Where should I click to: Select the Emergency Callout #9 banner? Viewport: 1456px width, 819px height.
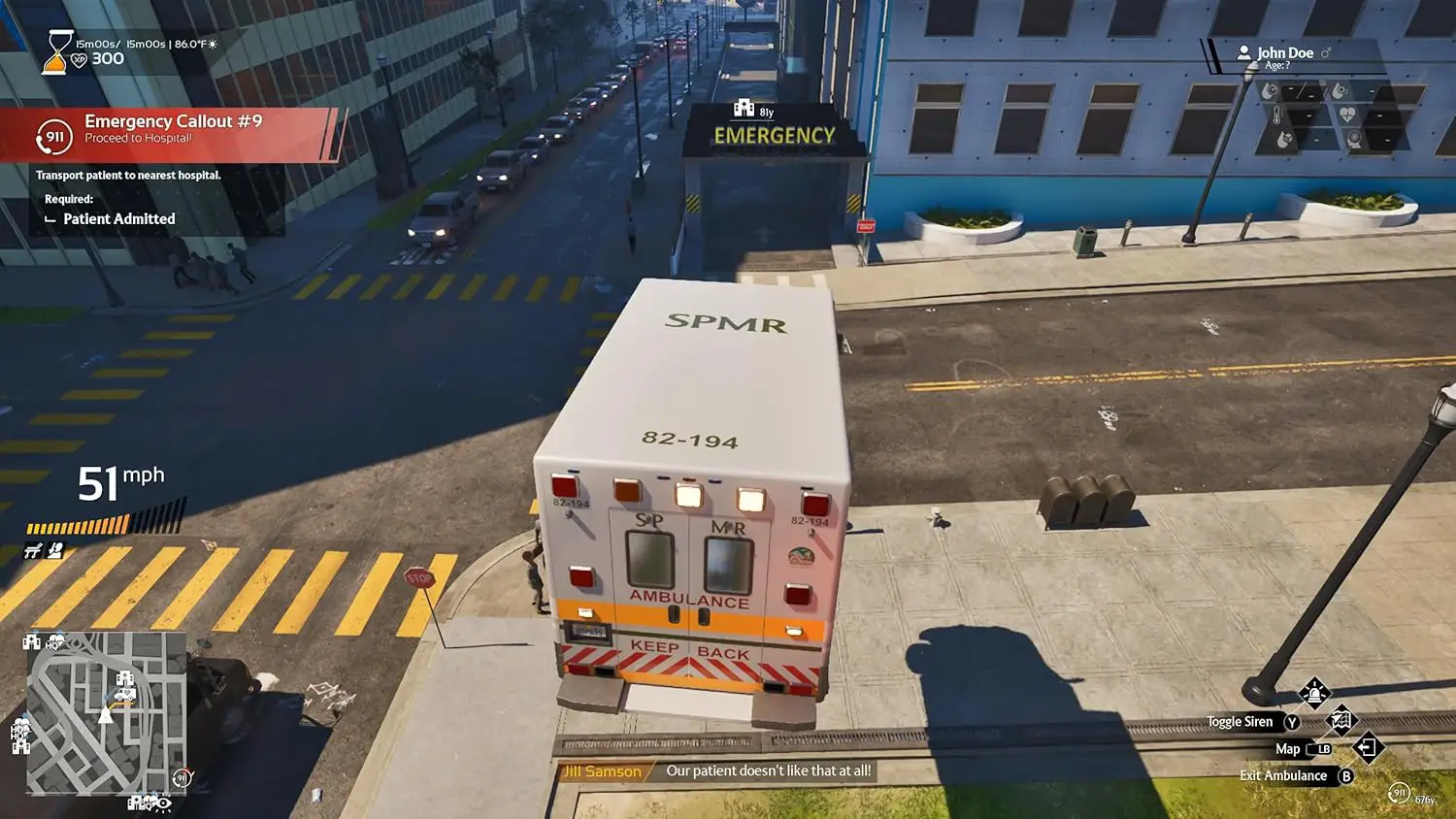(x=175, y=131)
